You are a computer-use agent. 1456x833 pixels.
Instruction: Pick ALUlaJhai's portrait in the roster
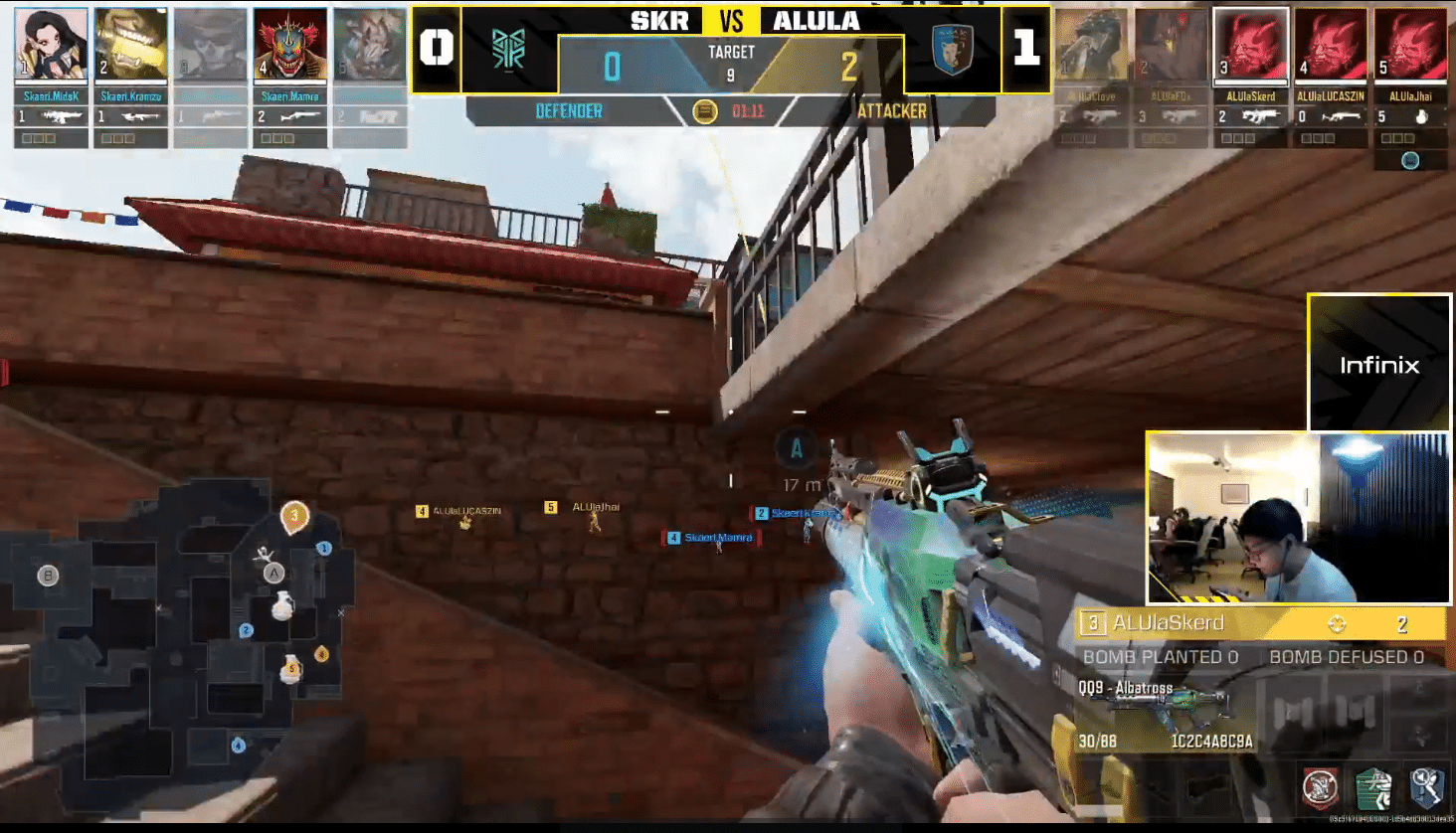tap(1409, 45)
